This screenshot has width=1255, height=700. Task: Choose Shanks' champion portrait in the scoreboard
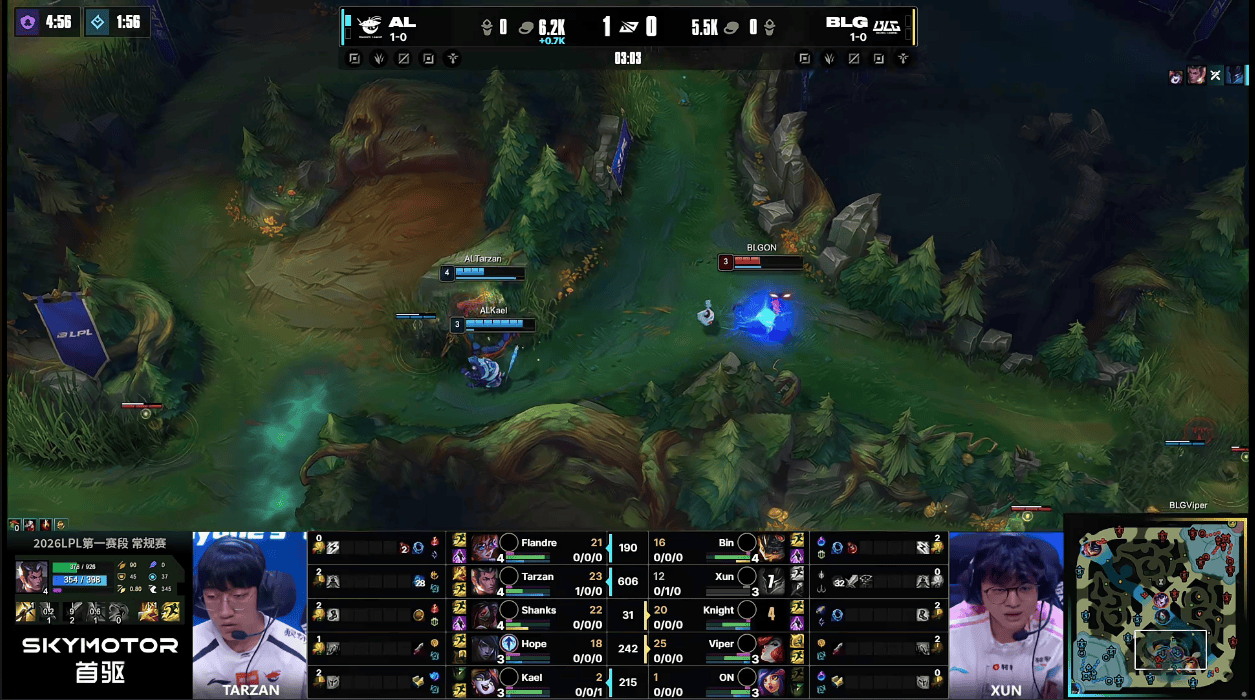click(486, 615)
